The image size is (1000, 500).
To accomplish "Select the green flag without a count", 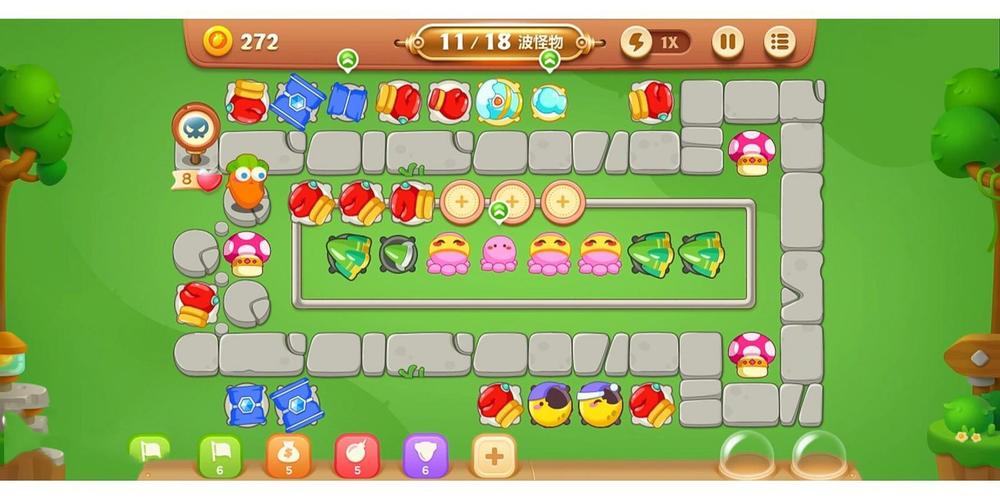I will tap(149, 451).
